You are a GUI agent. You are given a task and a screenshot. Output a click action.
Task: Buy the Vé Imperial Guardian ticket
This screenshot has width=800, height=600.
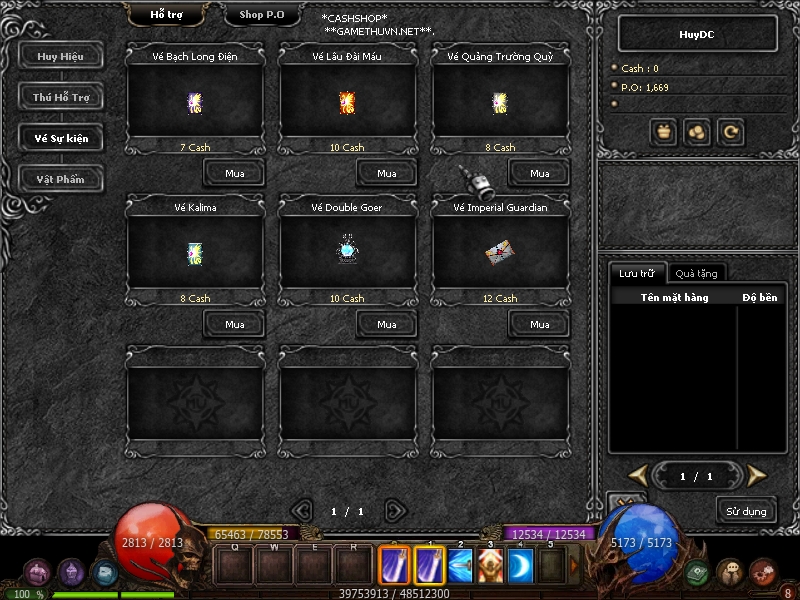point(539,324)
